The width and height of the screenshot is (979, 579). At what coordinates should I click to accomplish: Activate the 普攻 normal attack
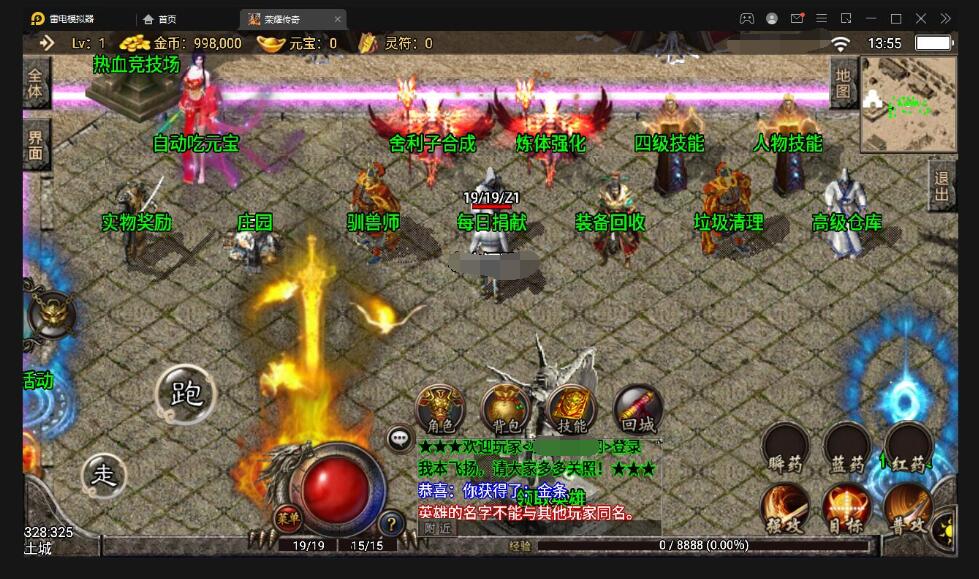[x=908, y=507]
